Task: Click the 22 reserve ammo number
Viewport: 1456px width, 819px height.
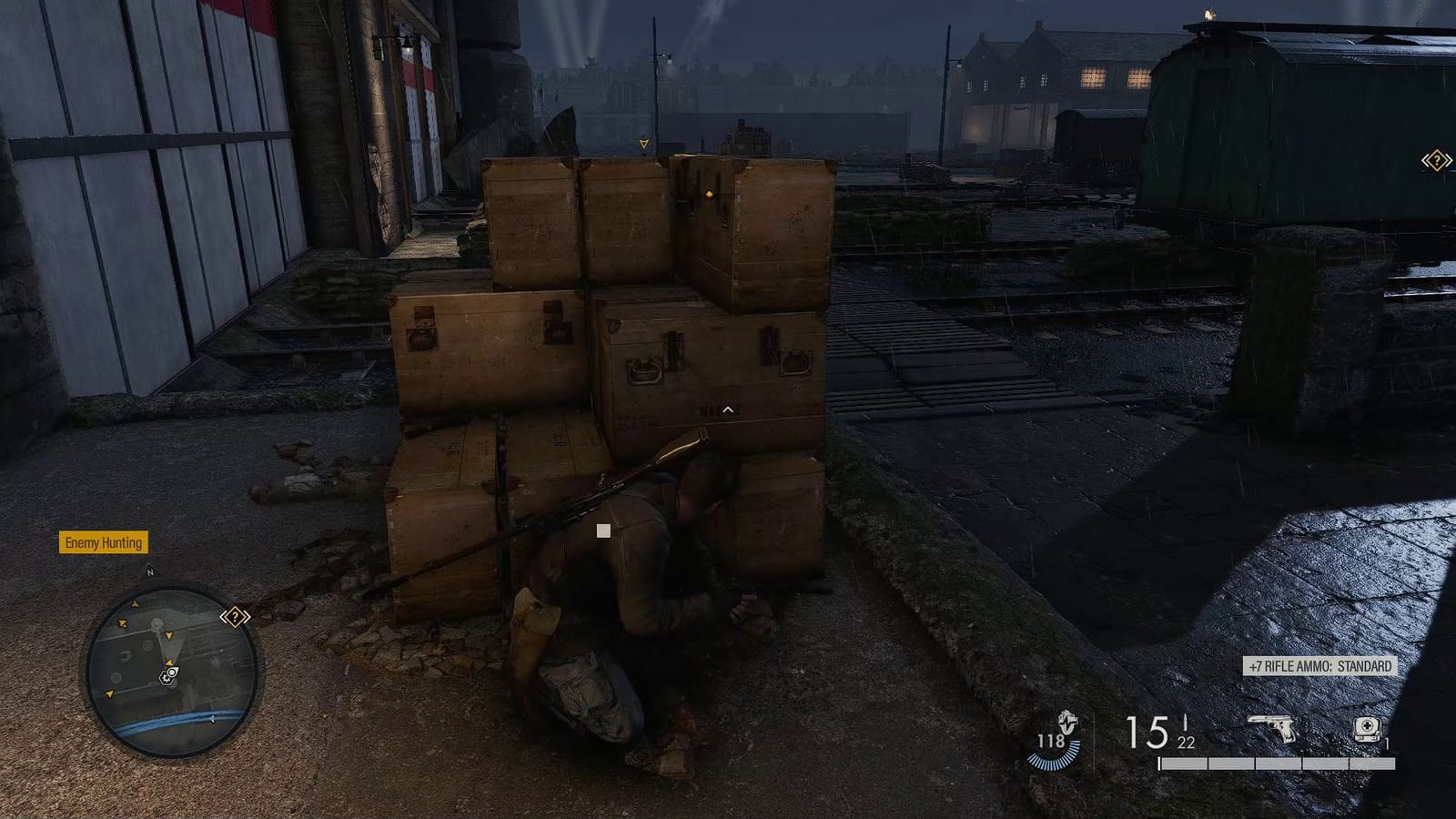Action: tap(1185, 743)
